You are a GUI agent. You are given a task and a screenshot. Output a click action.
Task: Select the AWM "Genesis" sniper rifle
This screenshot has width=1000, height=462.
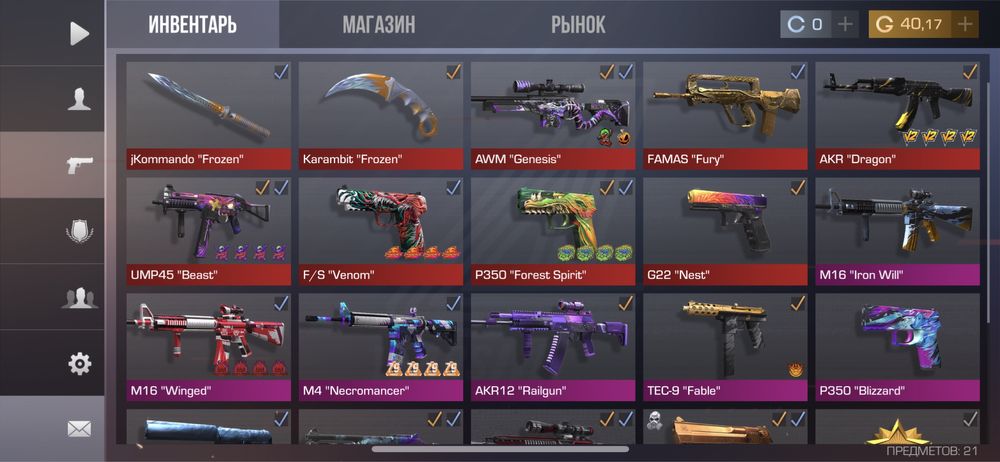(553, 114)
